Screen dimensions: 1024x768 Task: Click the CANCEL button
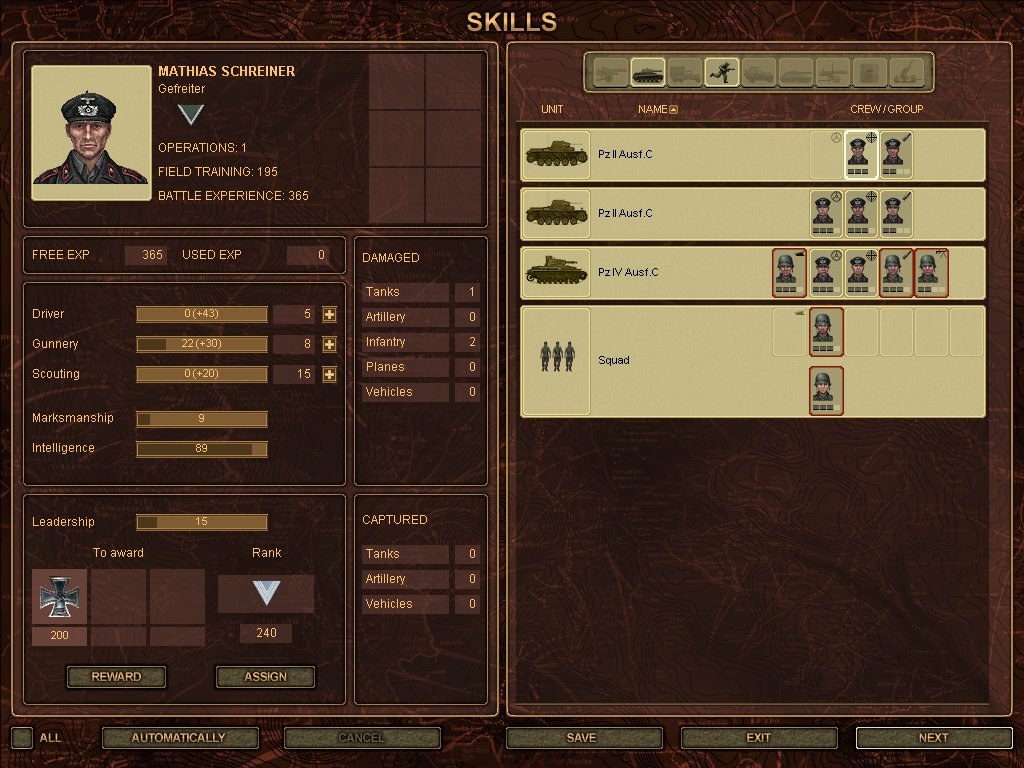362,738
